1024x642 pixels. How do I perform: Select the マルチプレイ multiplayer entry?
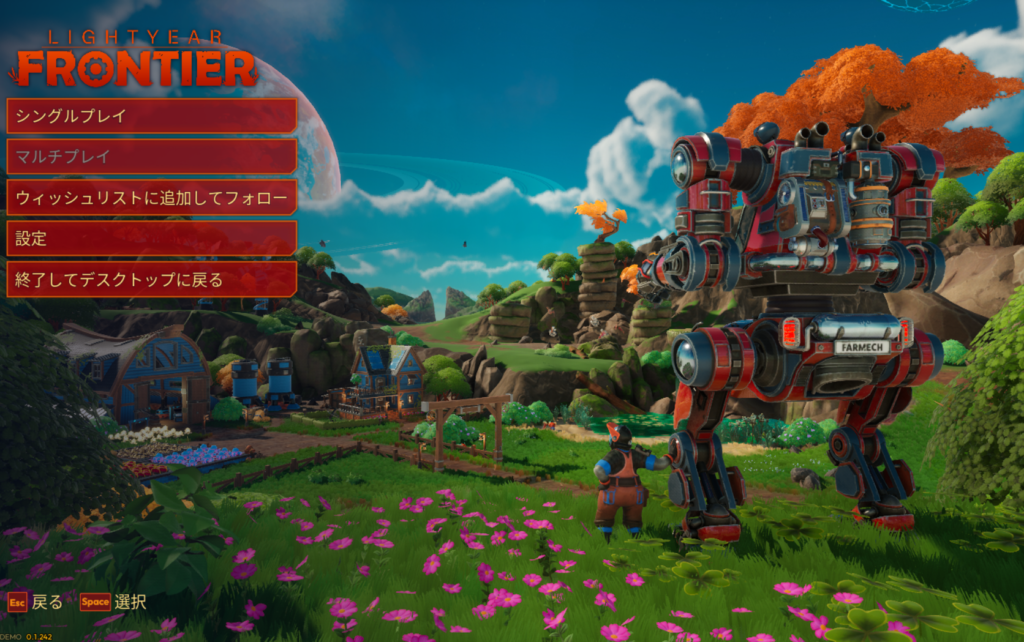tap(152, 157)
